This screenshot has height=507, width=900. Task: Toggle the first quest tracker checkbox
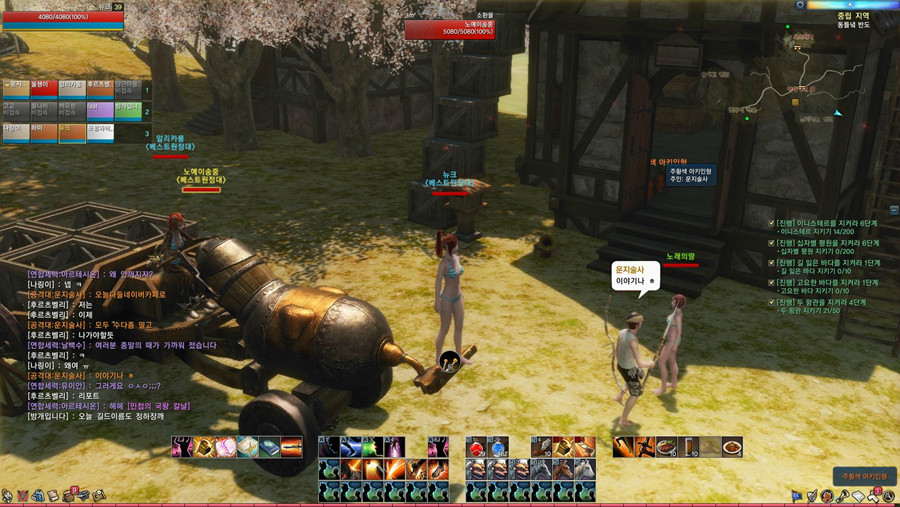point(771,223)
